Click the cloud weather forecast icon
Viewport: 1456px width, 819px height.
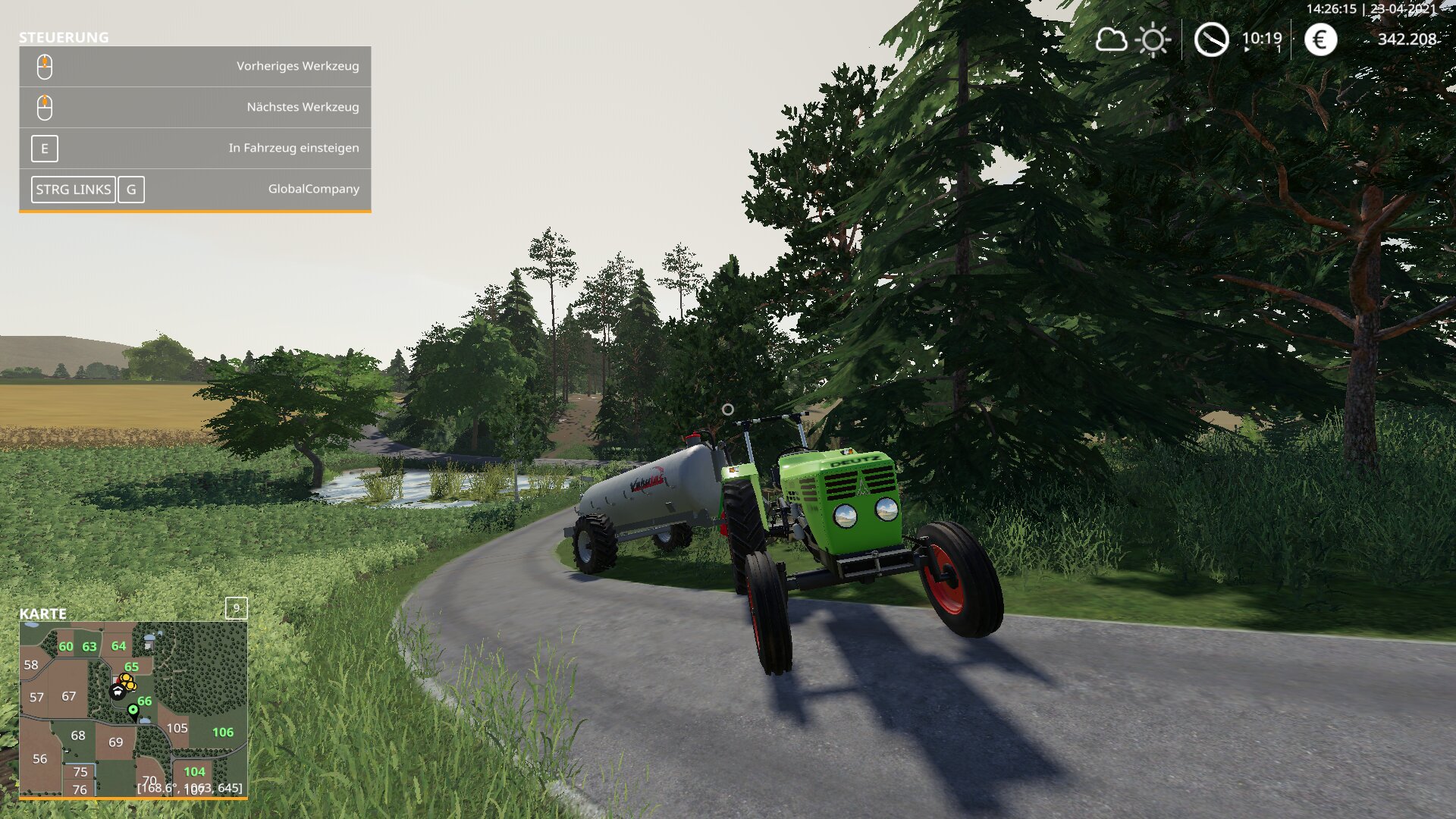click(1111, 39)
